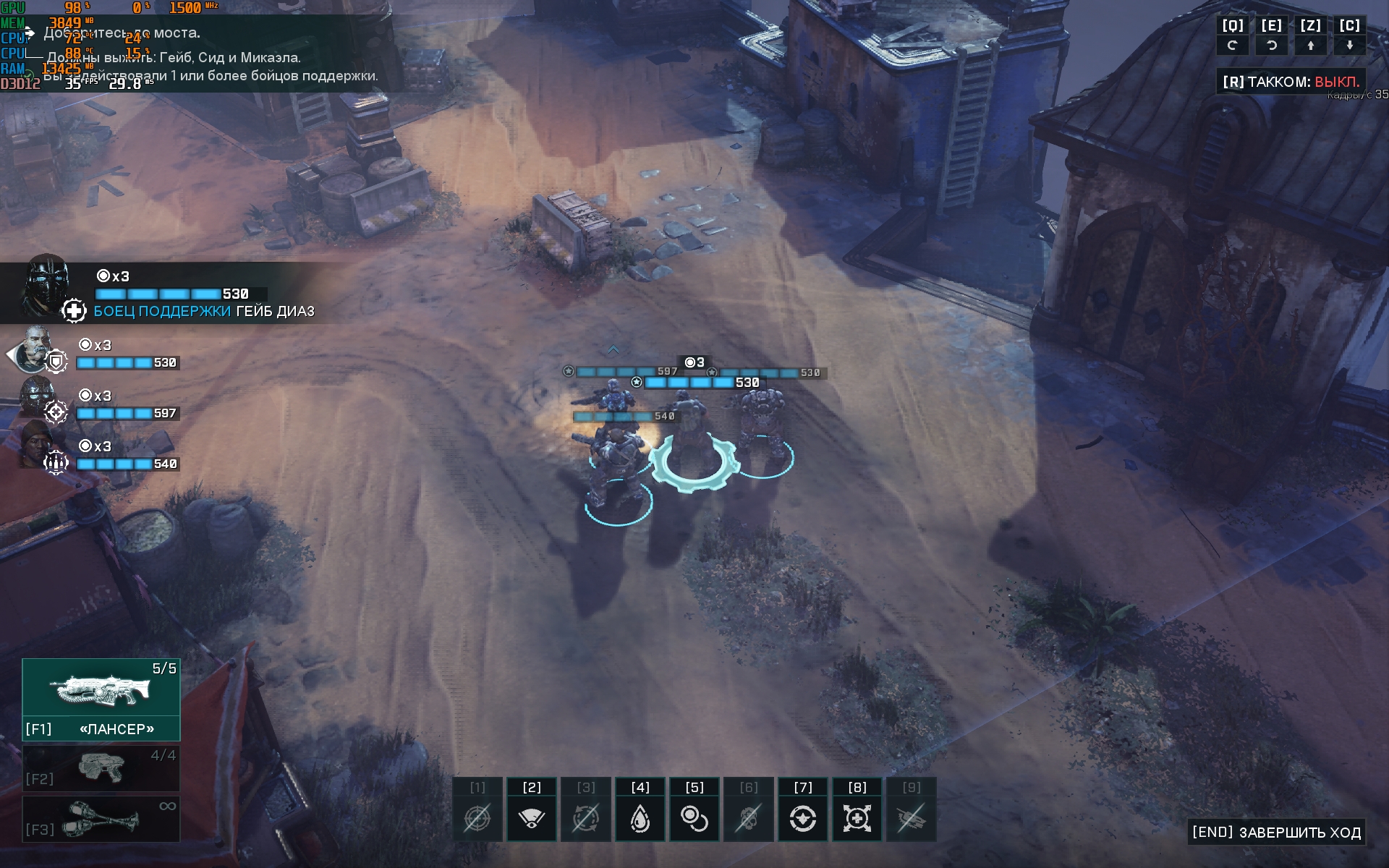End the turn with Завершить ход
The width and height of the screenshot is (1389, 868).
tap(1277, 833)
